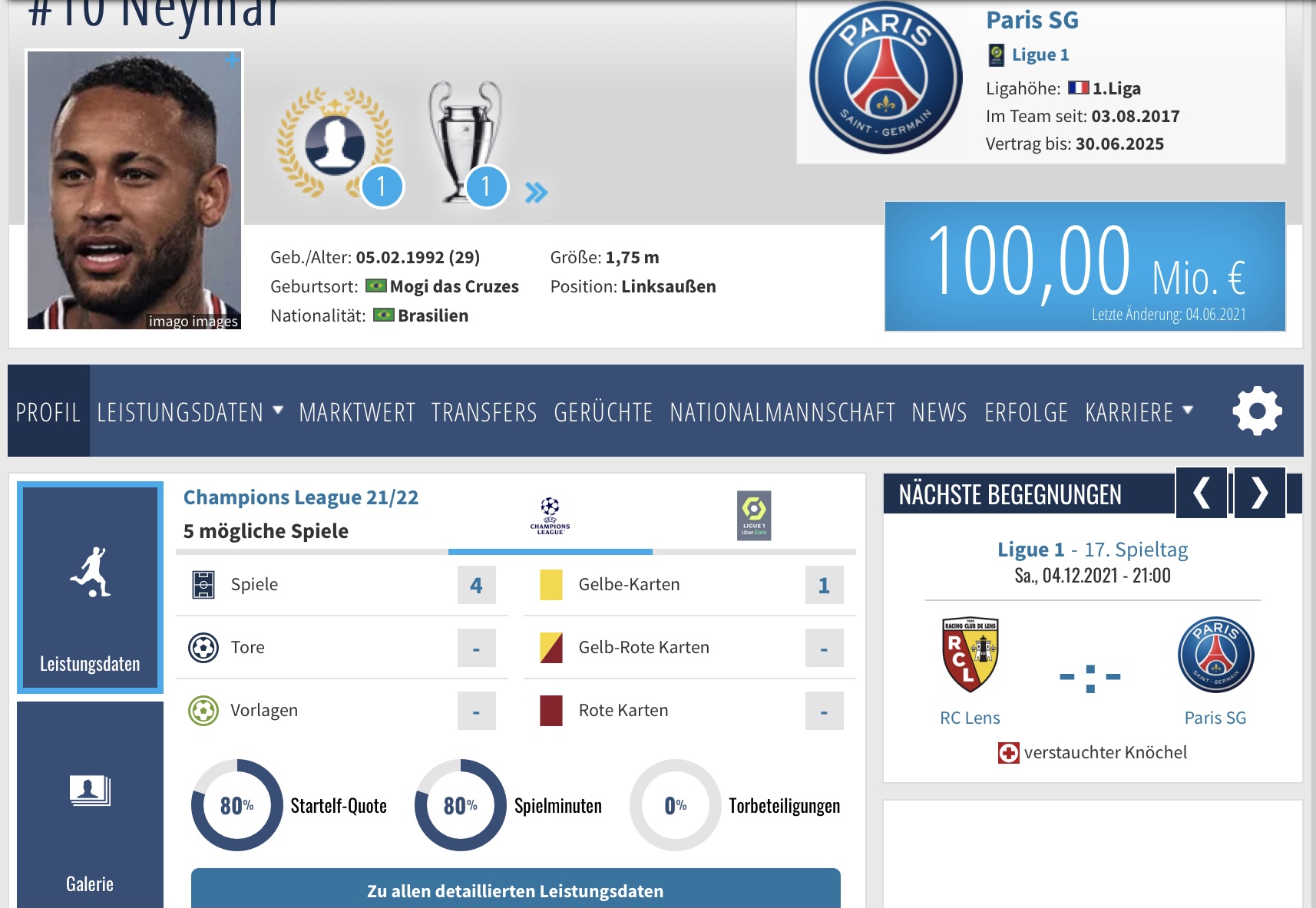
Task: Switch stats to the Ligue 1 logo tab
Action: (x=754, y=516)
